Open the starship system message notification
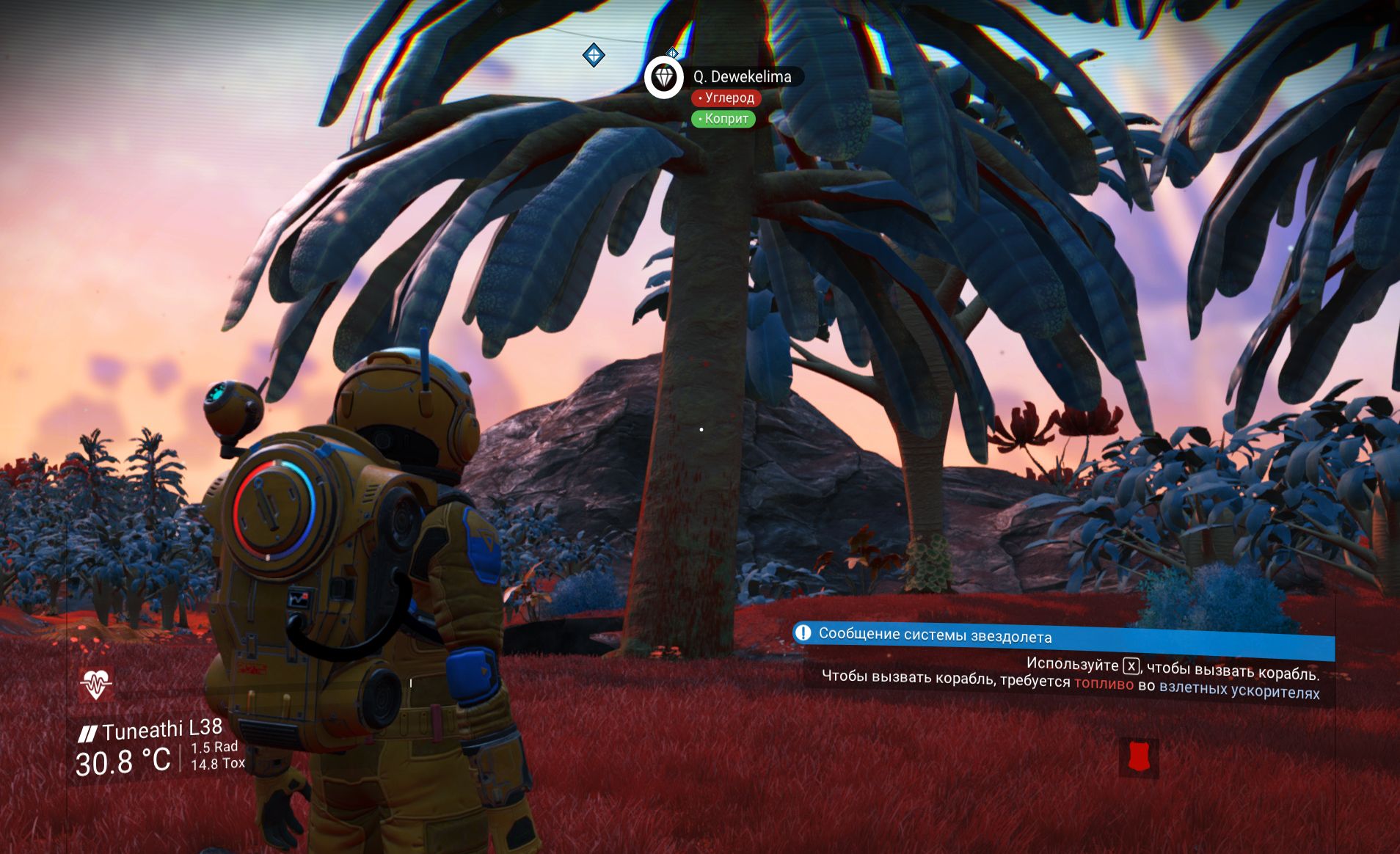 pos(1062,638)
